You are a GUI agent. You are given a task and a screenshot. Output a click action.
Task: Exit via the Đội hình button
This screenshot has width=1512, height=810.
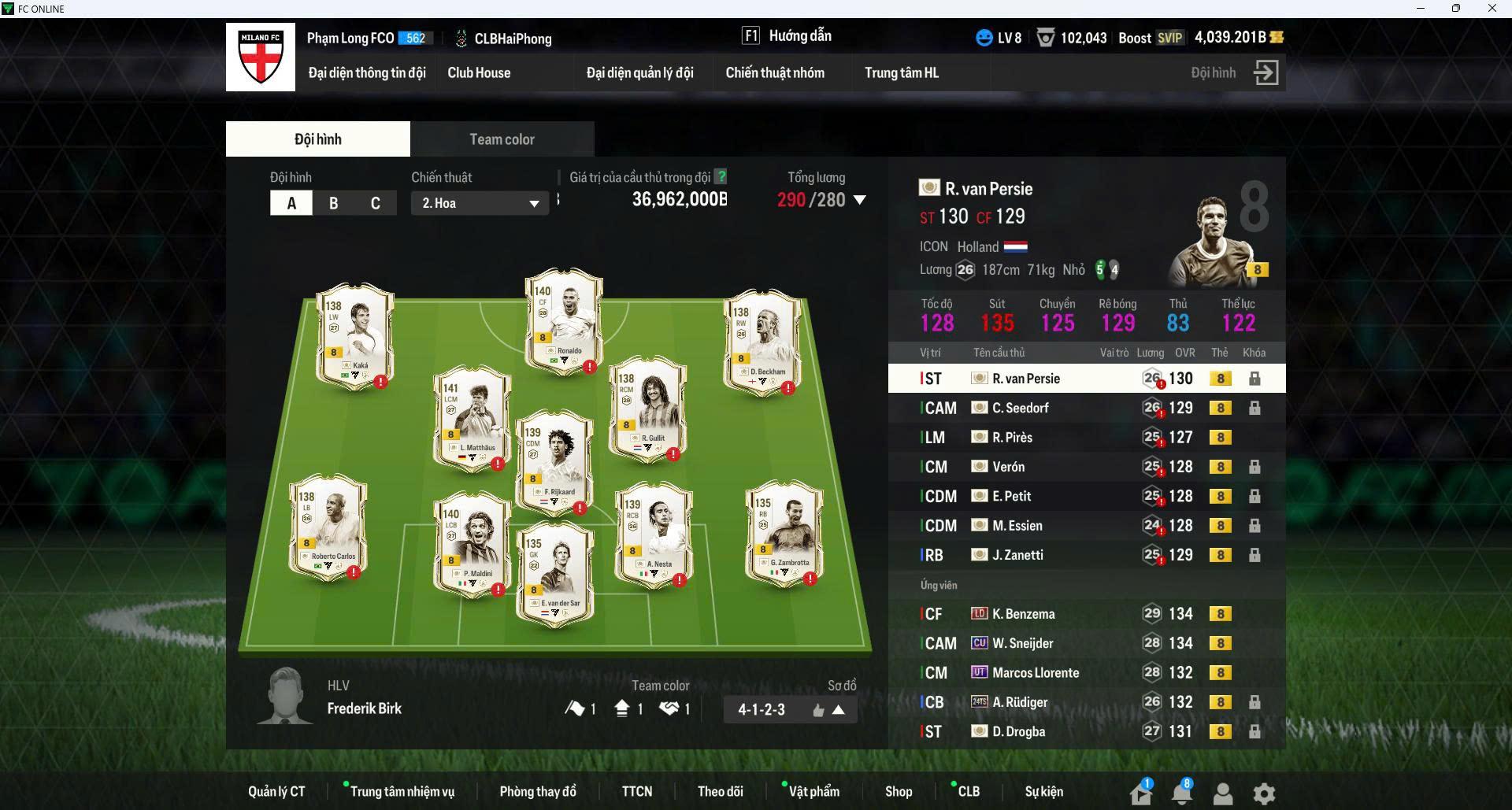pos(1265,72)
